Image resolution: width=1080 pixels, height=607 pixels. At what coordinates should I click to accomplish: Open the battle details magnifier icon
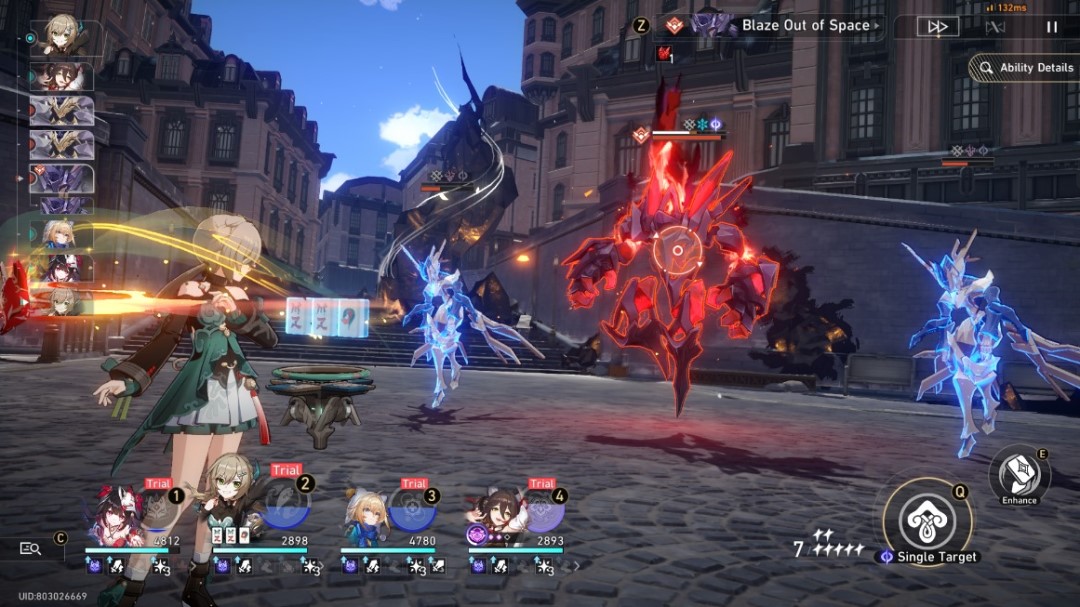[31, 548]
